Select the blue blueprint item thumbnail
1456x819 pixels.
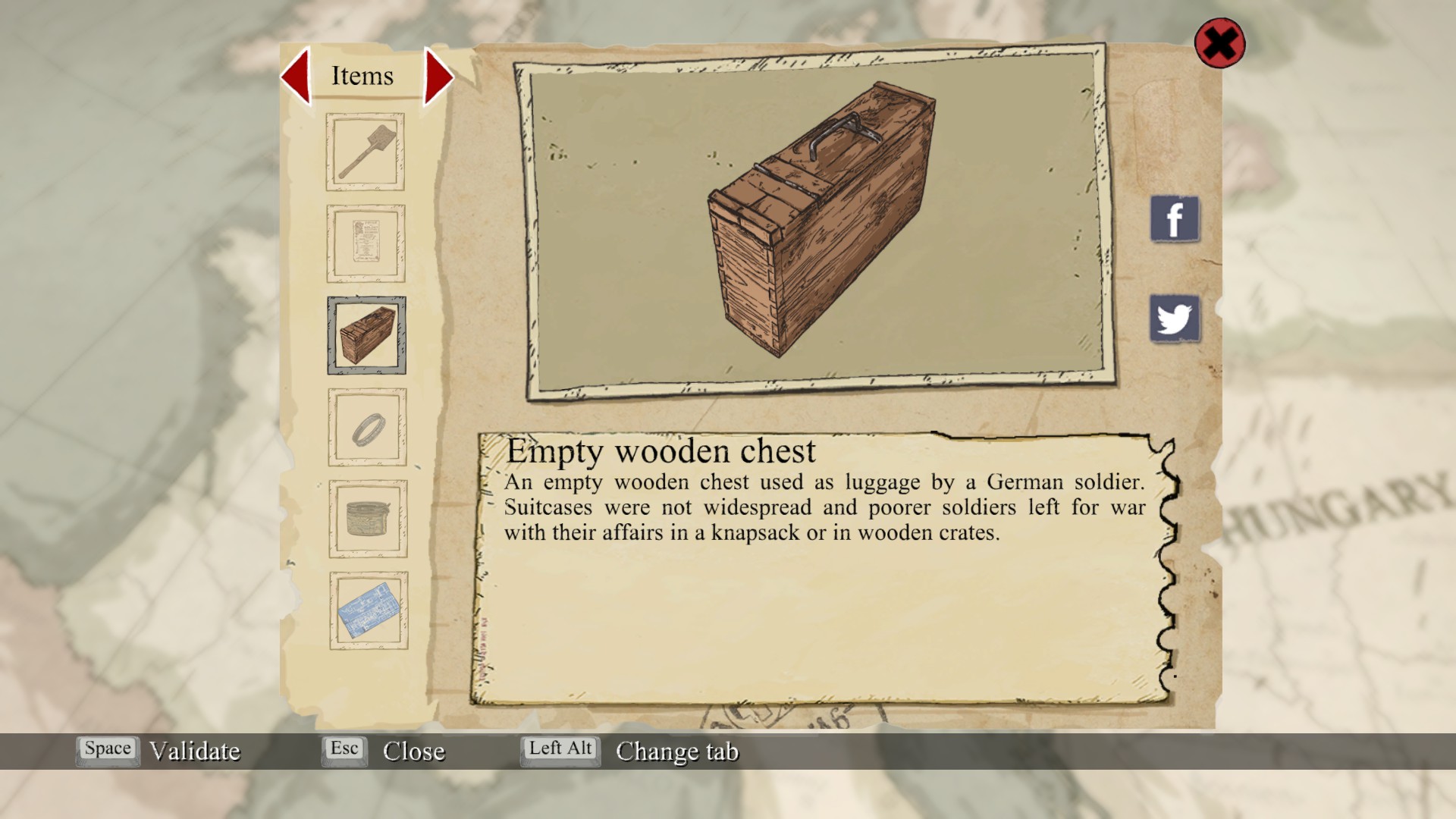click(x=369, y=610)
